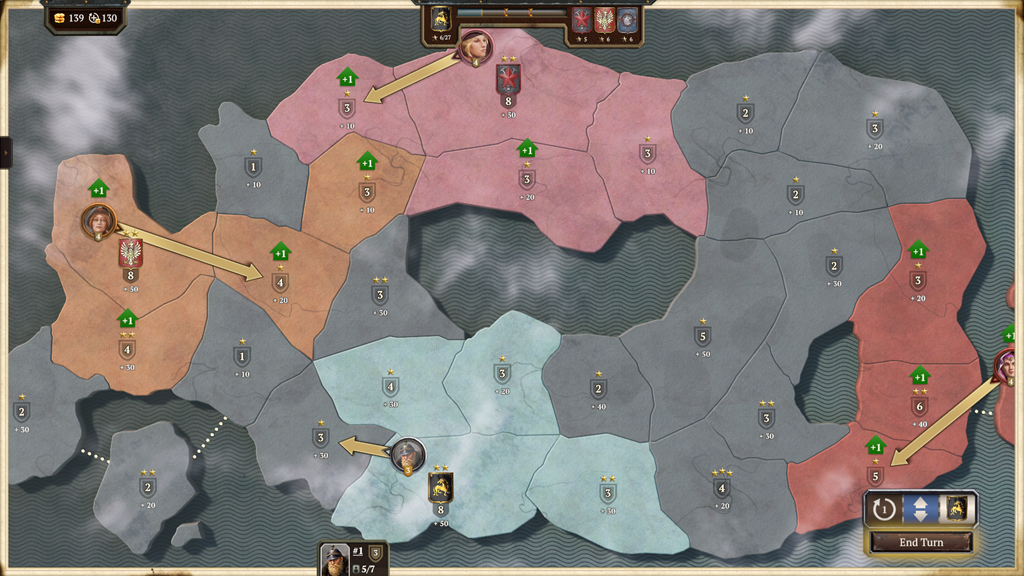Activate the blue up-down arrows phase button

(920, 509)
